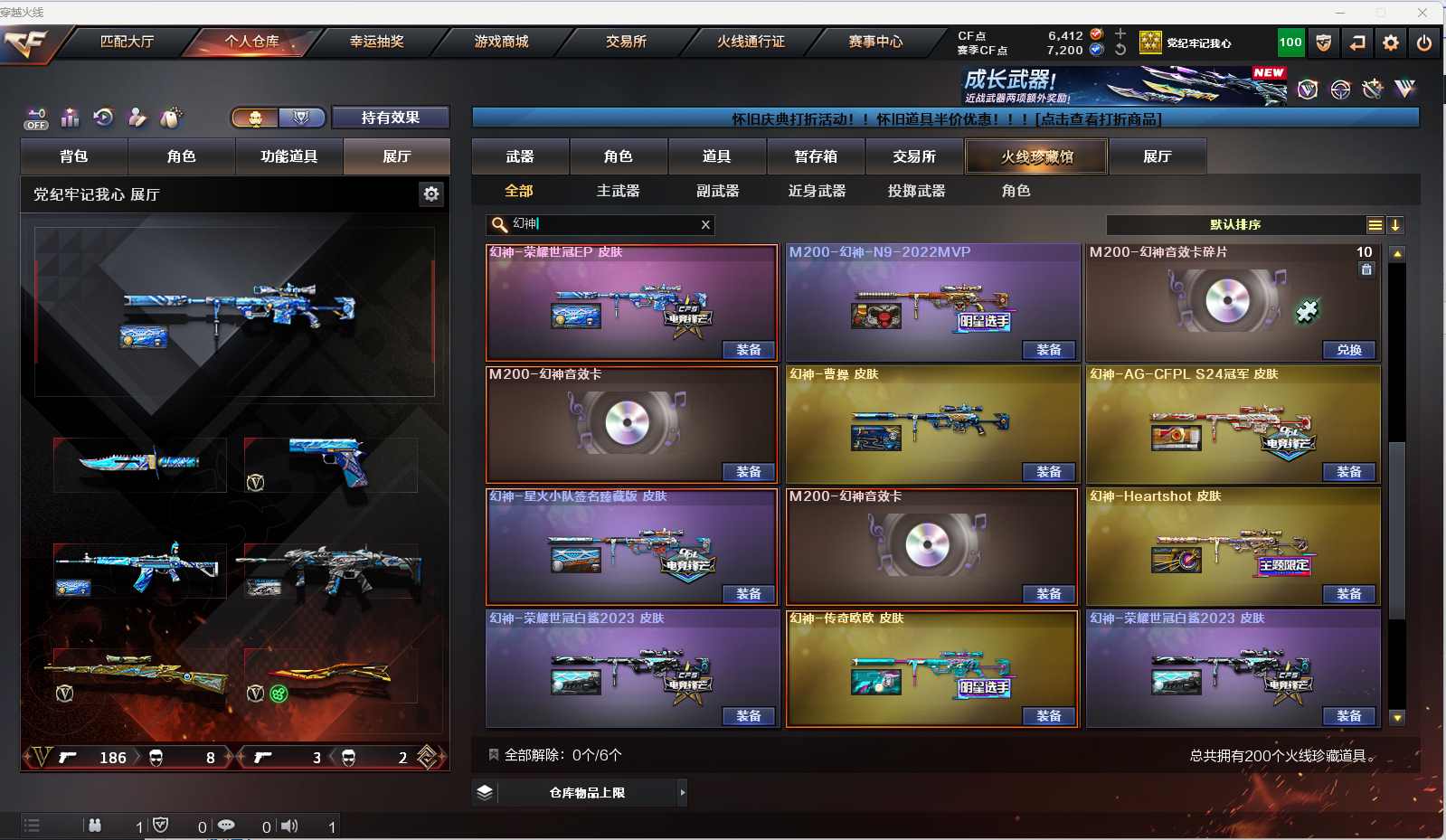Open the 交易所 top menu entry
Screen dimensions: 1446x840
pyautogui.click(x=626, y=42)
